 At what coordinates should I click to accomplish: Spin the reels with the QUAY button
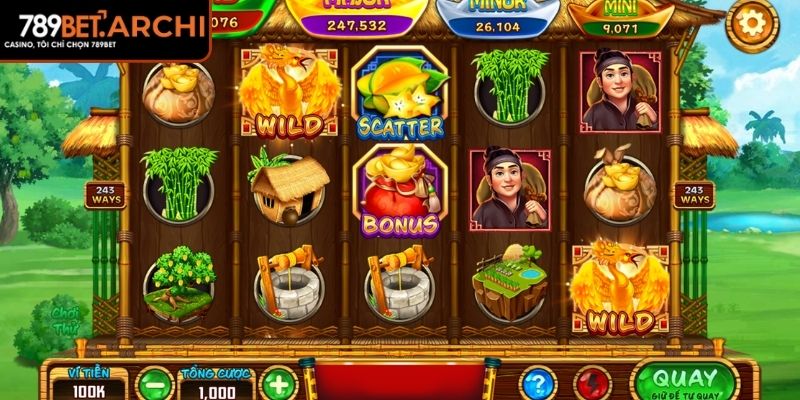coord(686,381)
